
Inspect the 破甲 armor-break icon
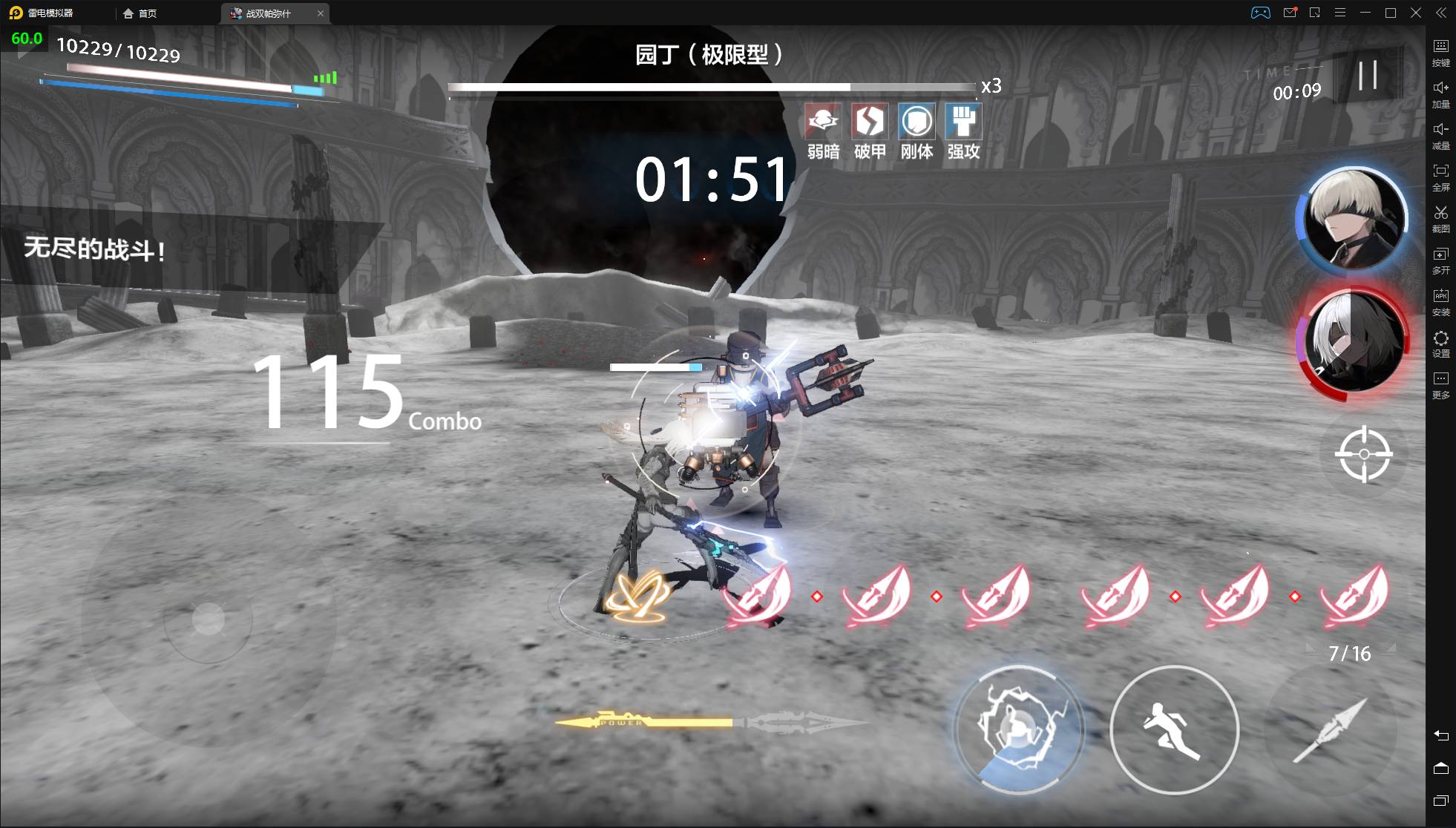870,122
